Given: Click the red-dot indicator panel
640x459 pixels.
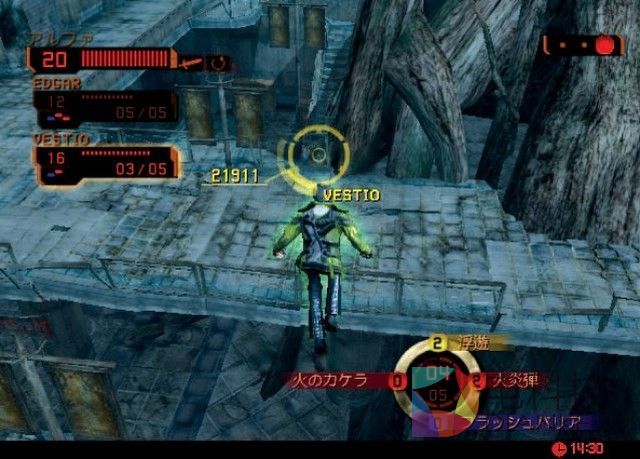Looking at the screenshot, I should coord(582,45).
